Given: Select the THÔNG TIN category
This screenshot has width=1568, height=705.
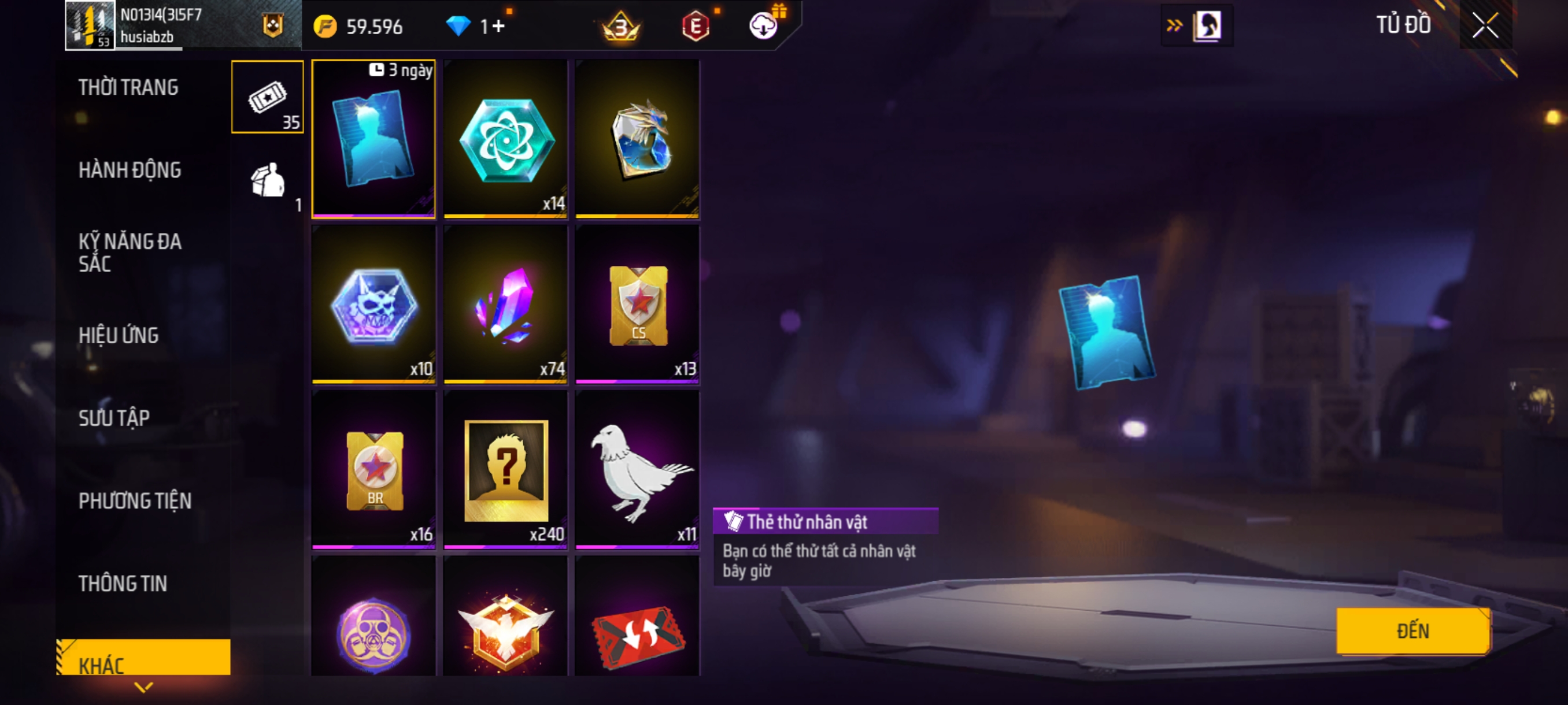Looking at the screenshot, I should [123, 583].
